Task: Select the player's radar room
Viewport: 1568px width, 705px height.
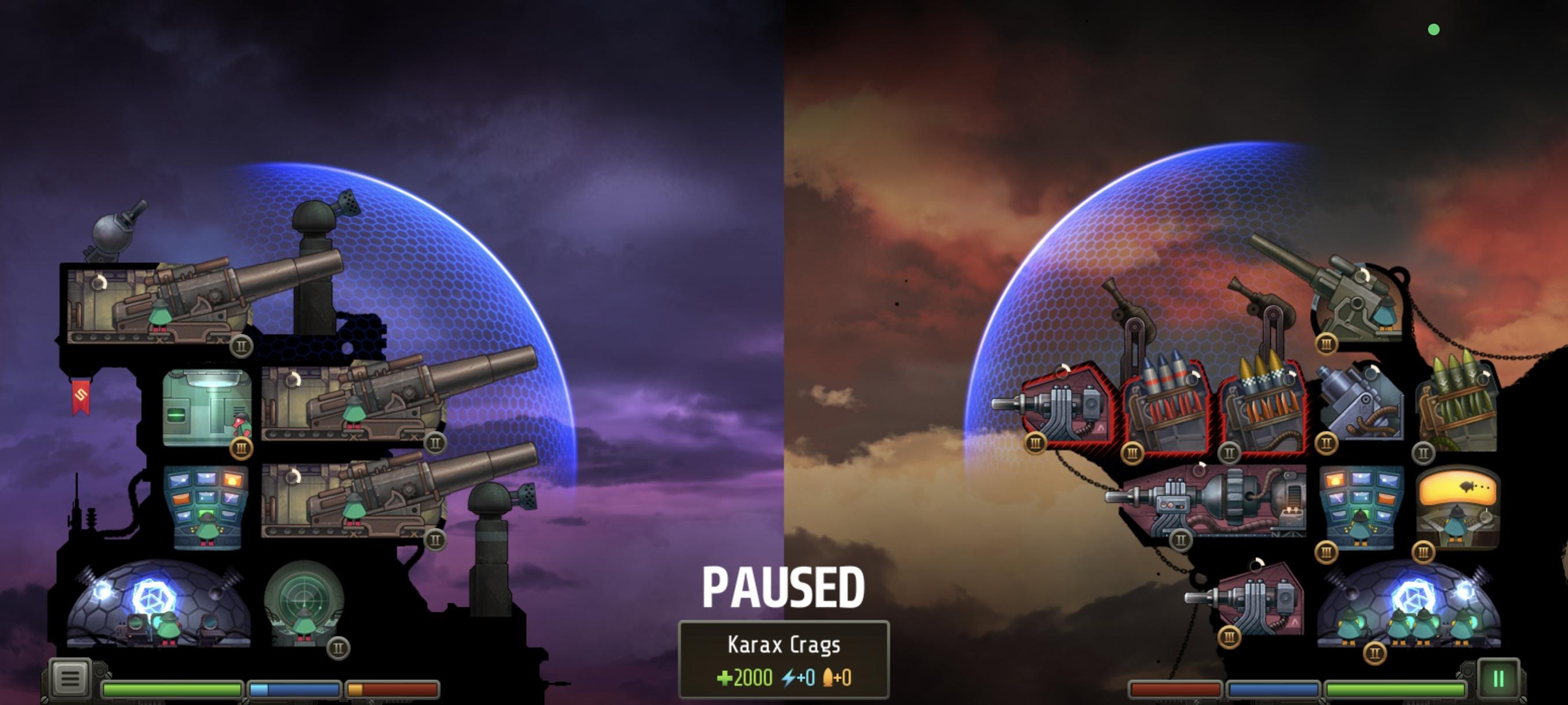Action: pos(304,603)
